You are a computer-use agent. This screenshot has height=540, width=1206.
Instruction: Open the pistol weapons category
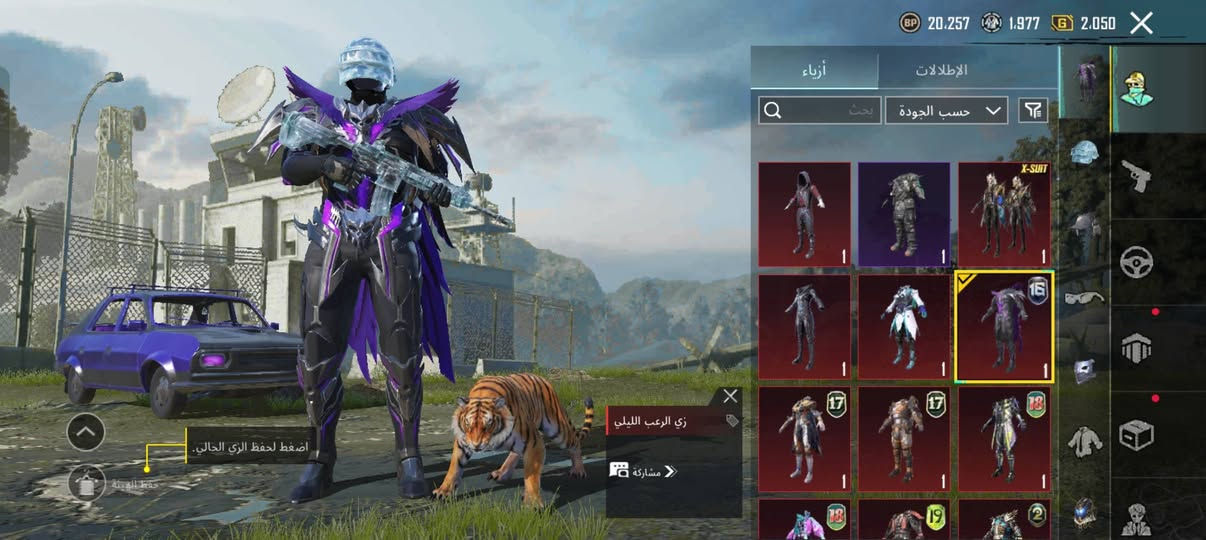pyautogui.click(x=1136, y=175)
